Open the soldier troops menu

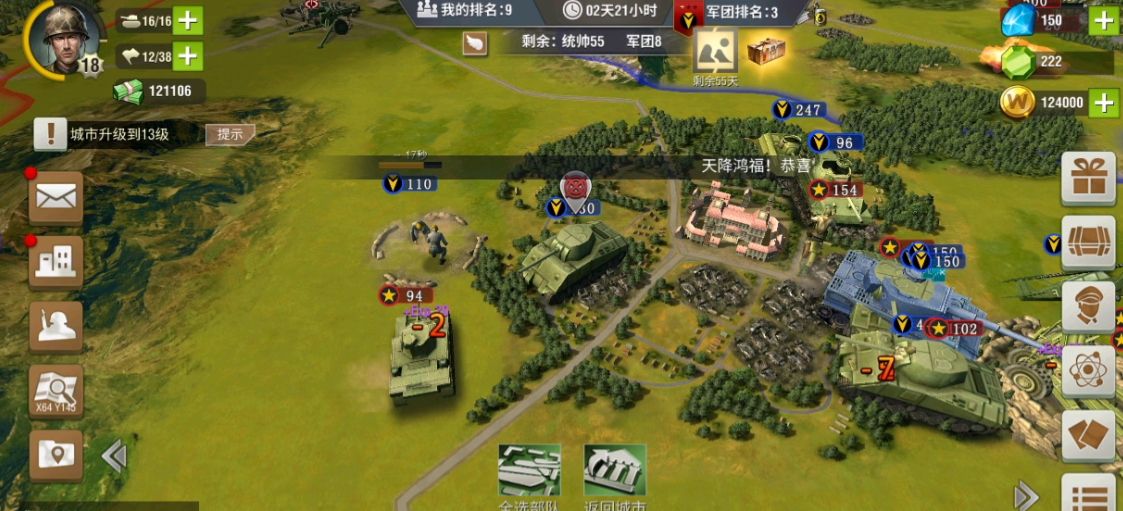(x=56, y=325)
